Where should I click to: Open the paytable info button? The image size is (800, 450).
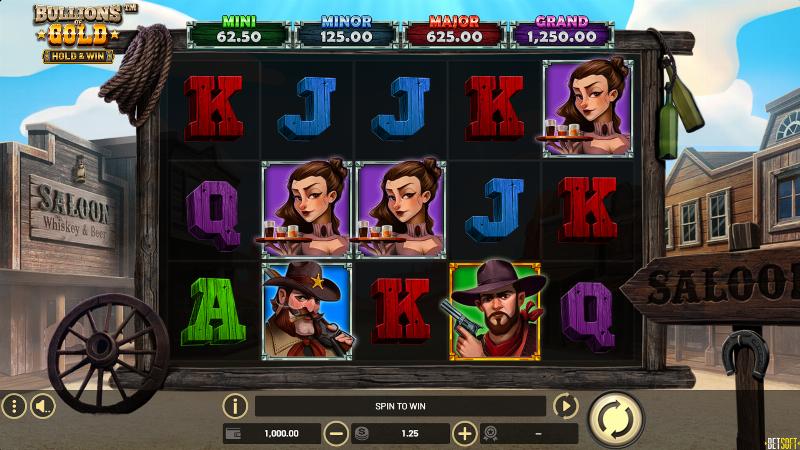point(235,406)
